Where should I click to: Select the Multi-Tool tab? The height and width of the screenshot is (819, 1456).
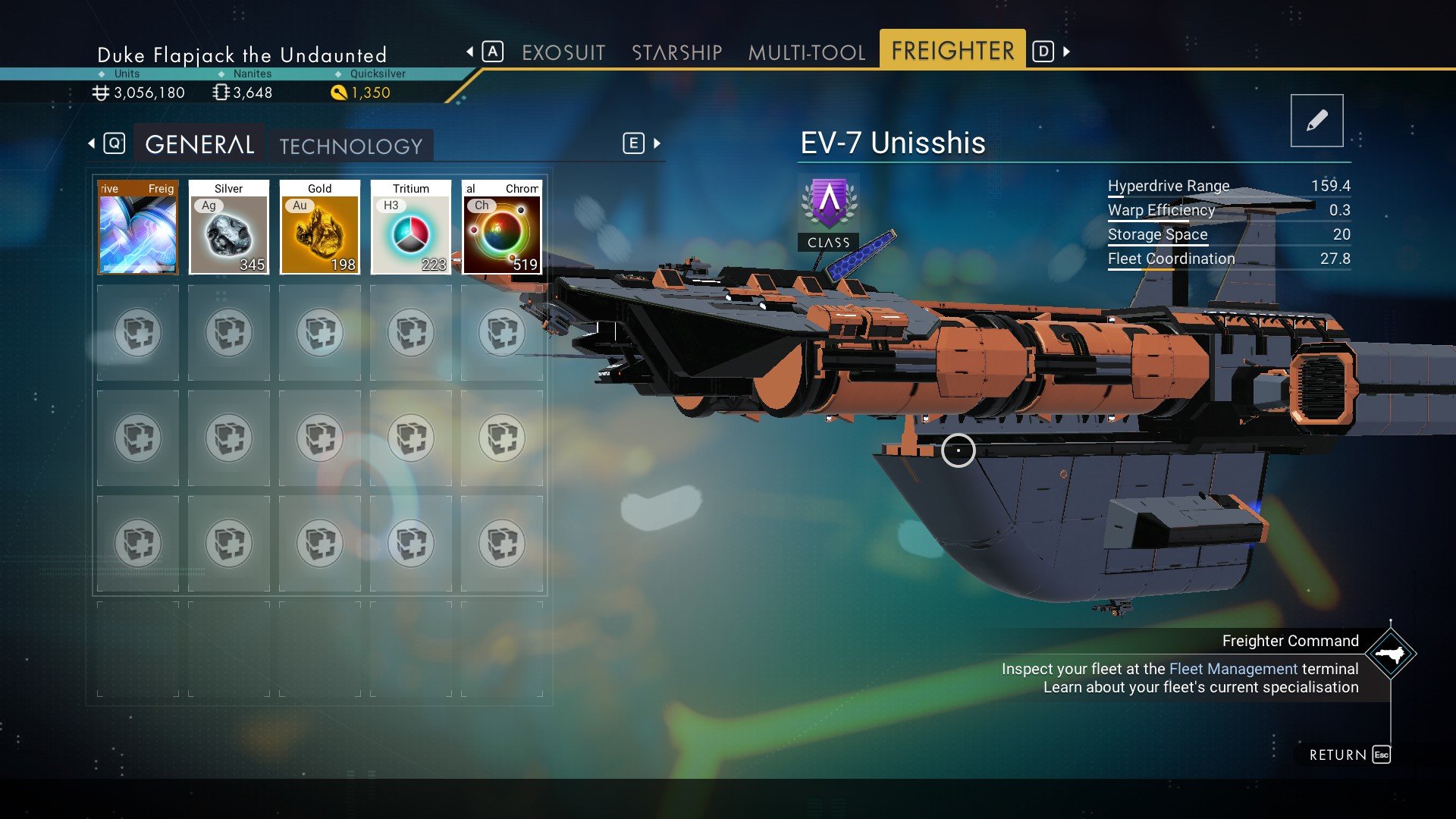tap(806, 52)
